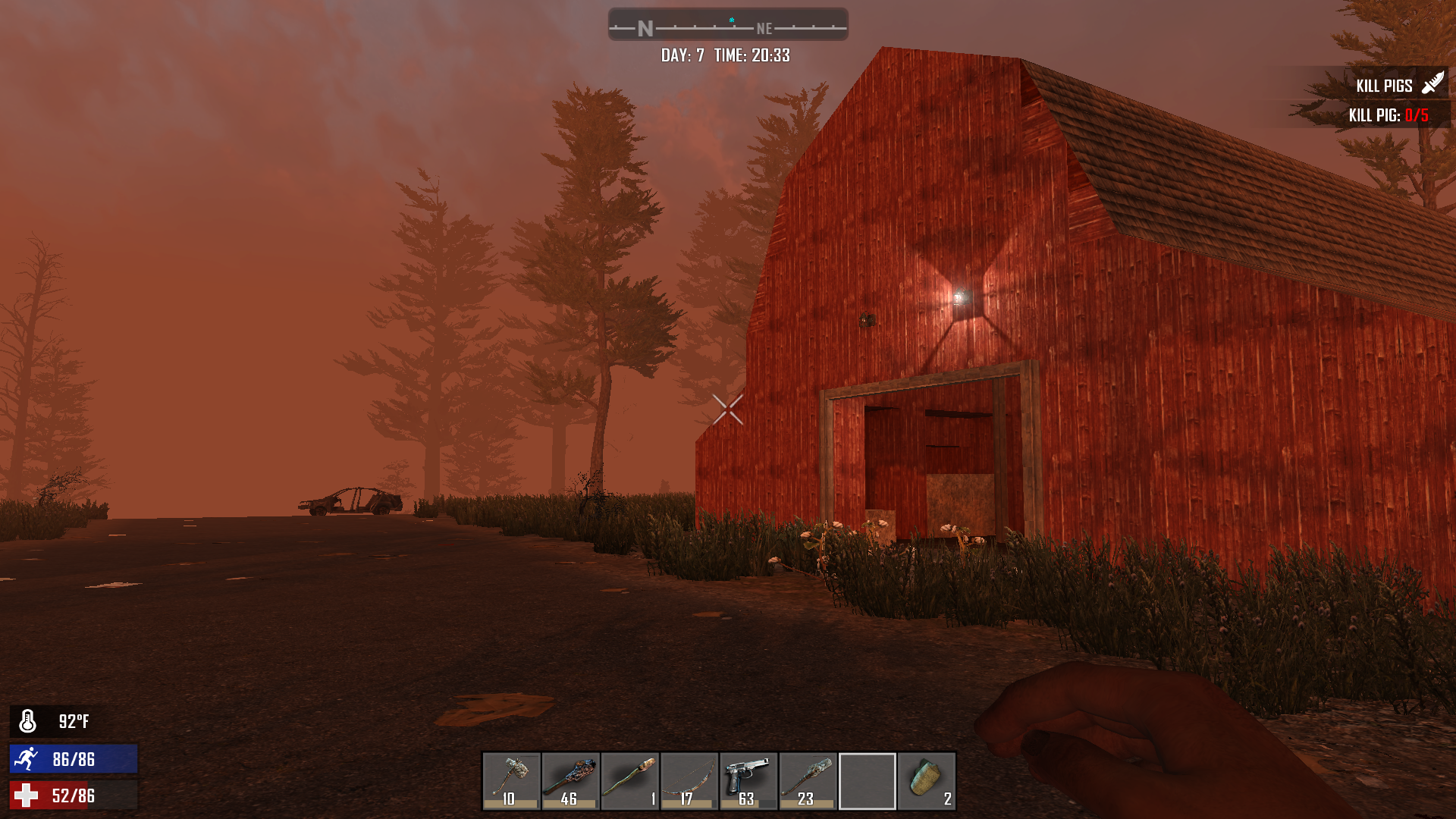This screenshot has width=1456, height=819.
Task: Click the Kill Pig 0/5 objective line
Action: pos(1388,115)
